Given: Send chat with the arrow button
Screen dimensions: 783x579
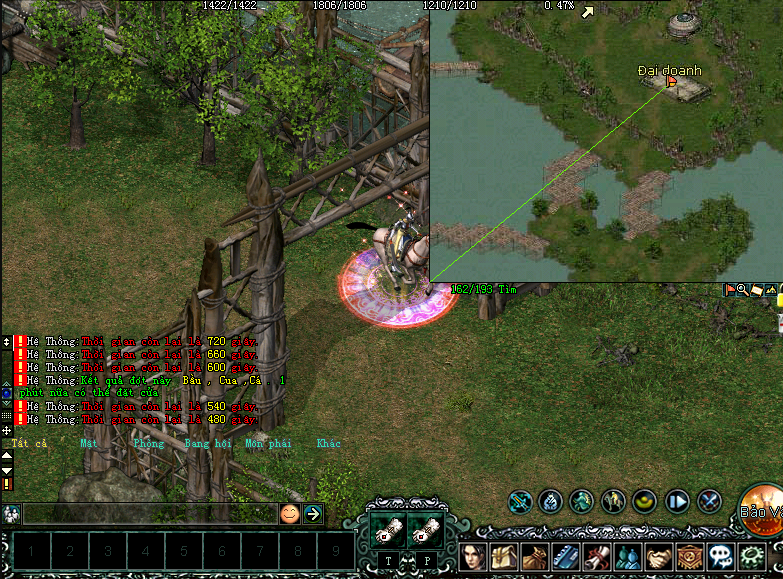Looking at the screenshot, I should (313, 514).
